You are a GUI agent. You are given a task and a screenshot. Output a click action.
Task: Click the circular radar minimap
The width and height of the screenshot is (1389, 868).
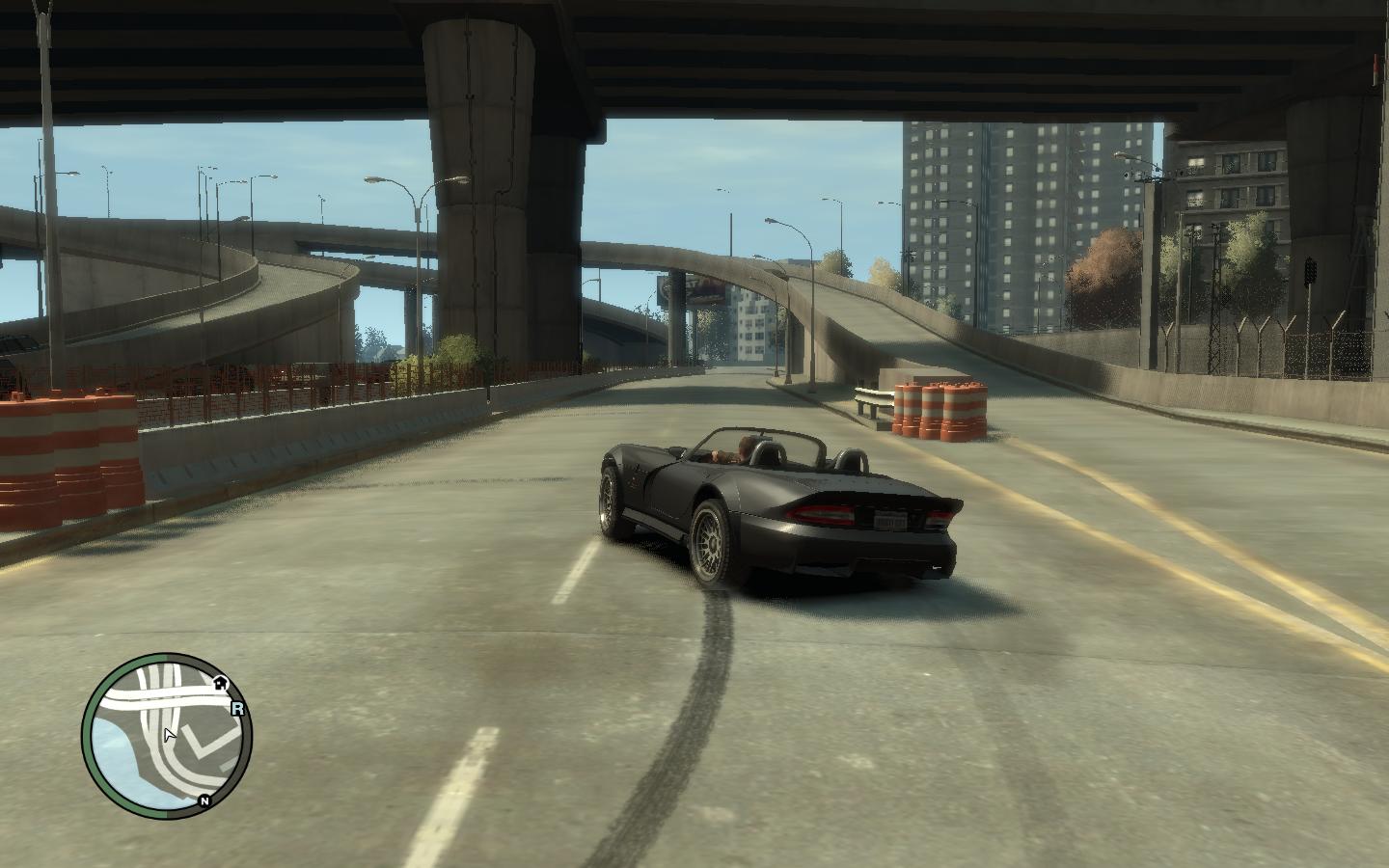tap(166, 736)
